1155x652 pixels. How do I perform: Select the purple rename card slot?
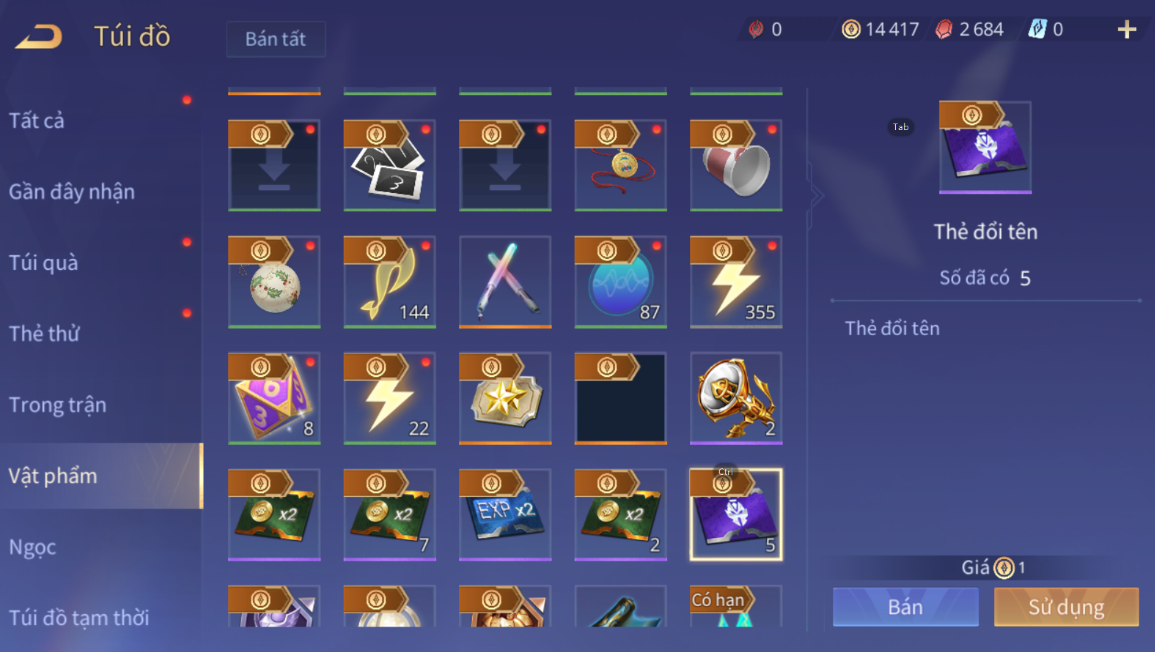736,514
